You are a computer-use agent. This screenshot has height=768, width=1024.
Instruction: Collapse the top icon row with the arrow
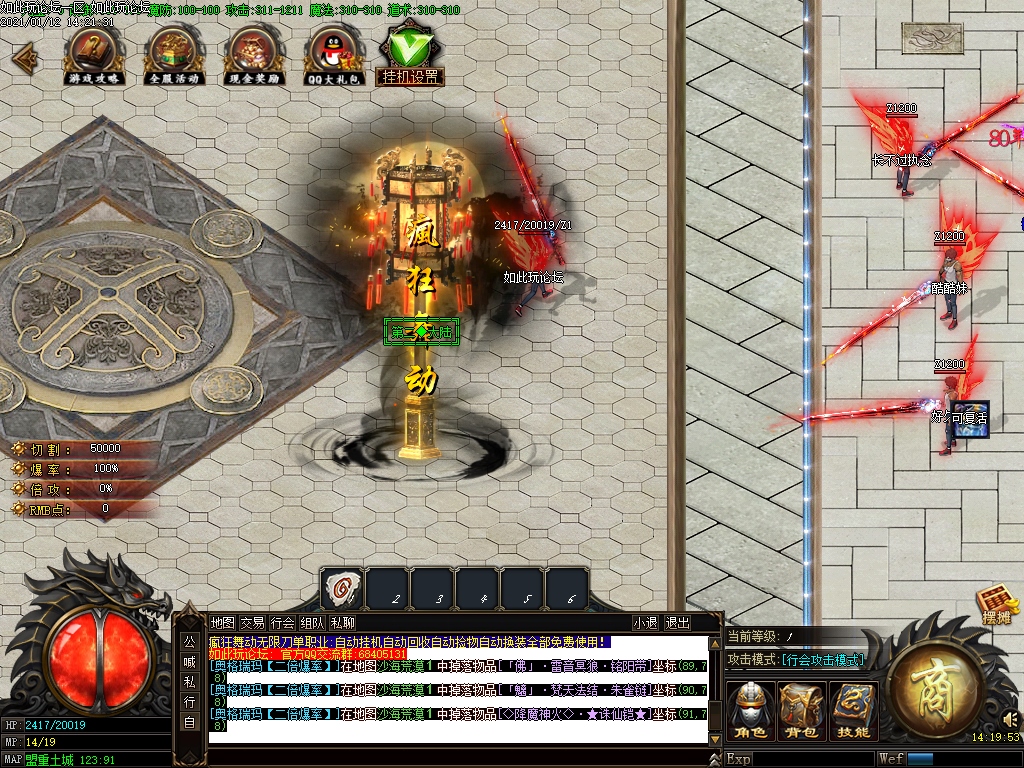pyautogui.click(x=23, y=56)
